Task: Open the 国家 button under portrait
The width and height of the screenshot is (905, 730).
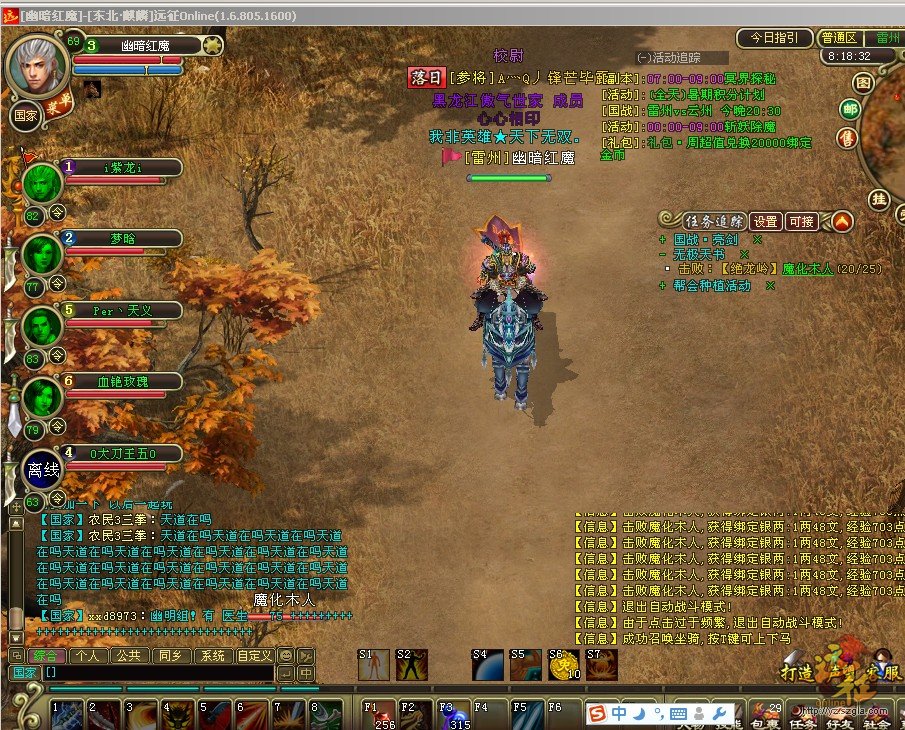Action: [x=24, y=114]
